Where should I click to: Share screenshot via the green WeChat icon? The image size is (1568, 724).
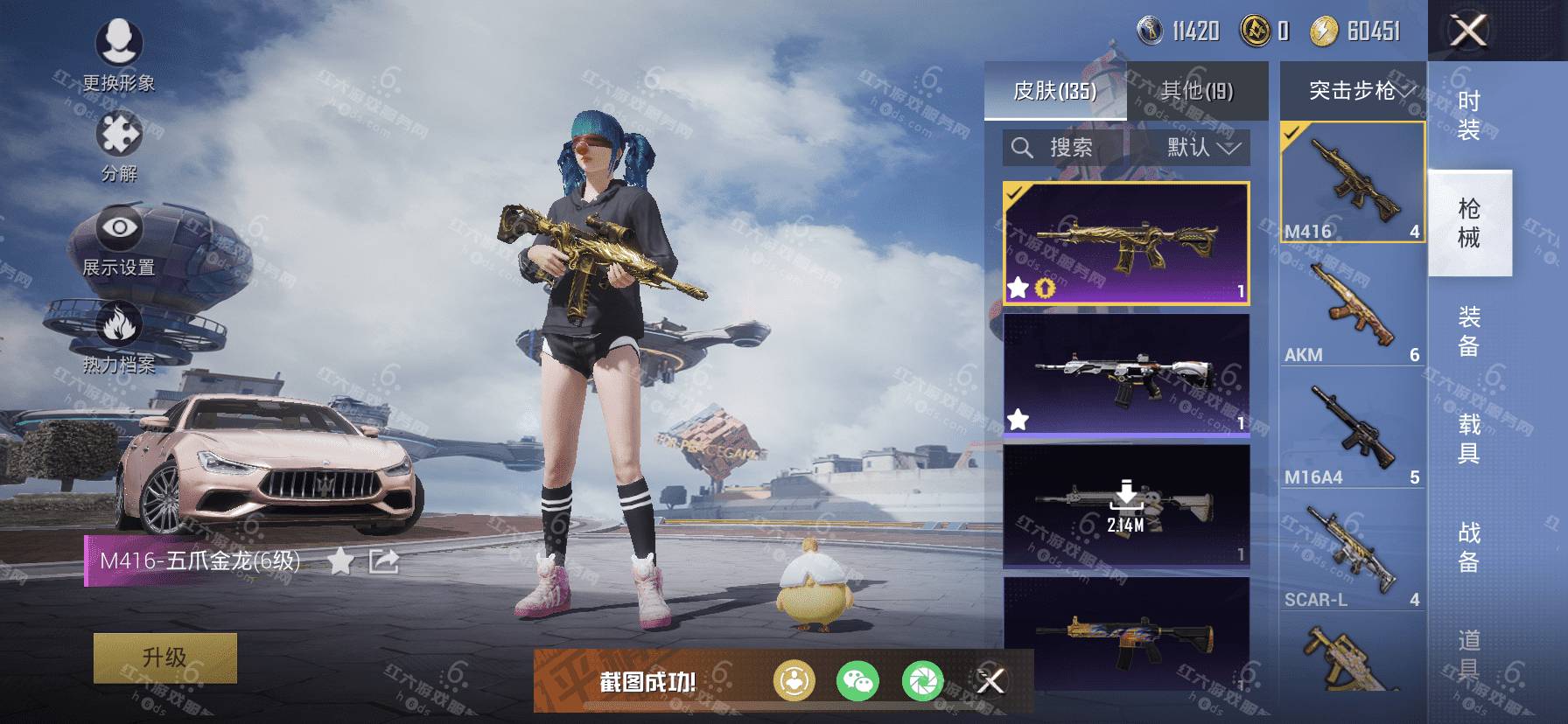tap(857, 680)
